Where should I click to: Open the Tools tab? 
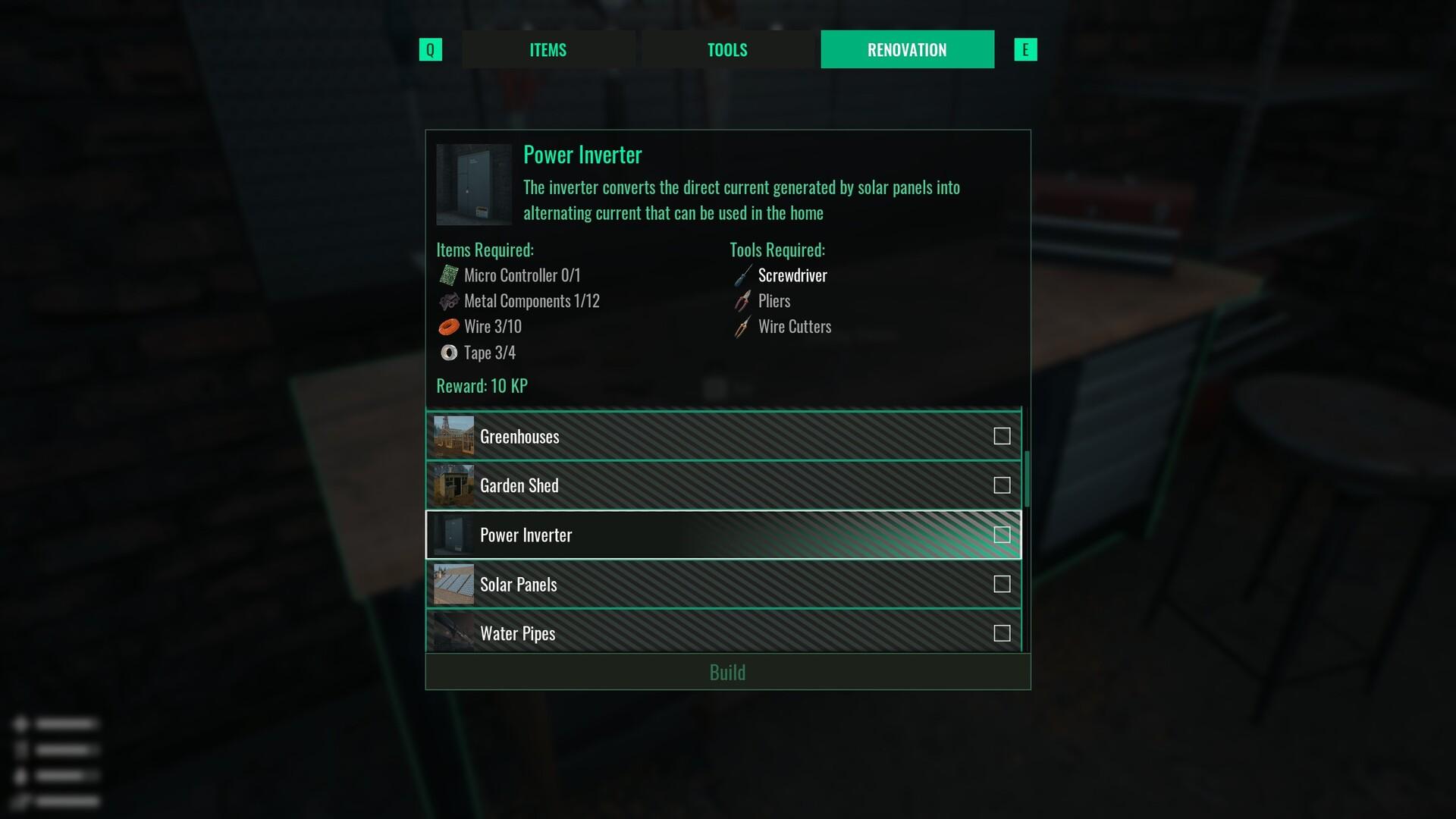[x=727, y=50]
